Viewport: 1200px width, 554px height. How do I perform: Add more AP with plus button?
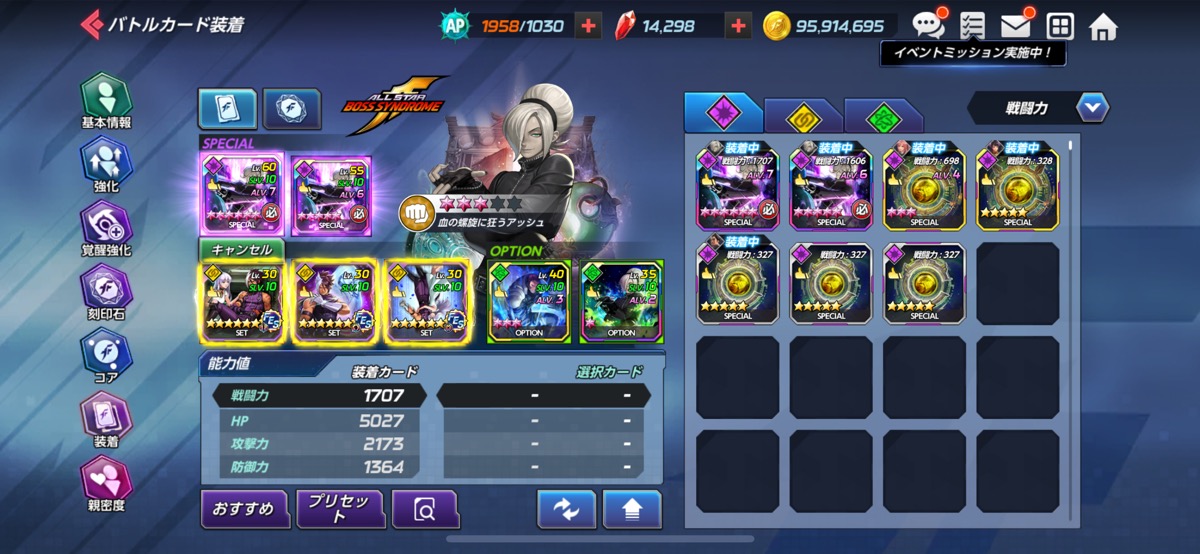(589, 26)
